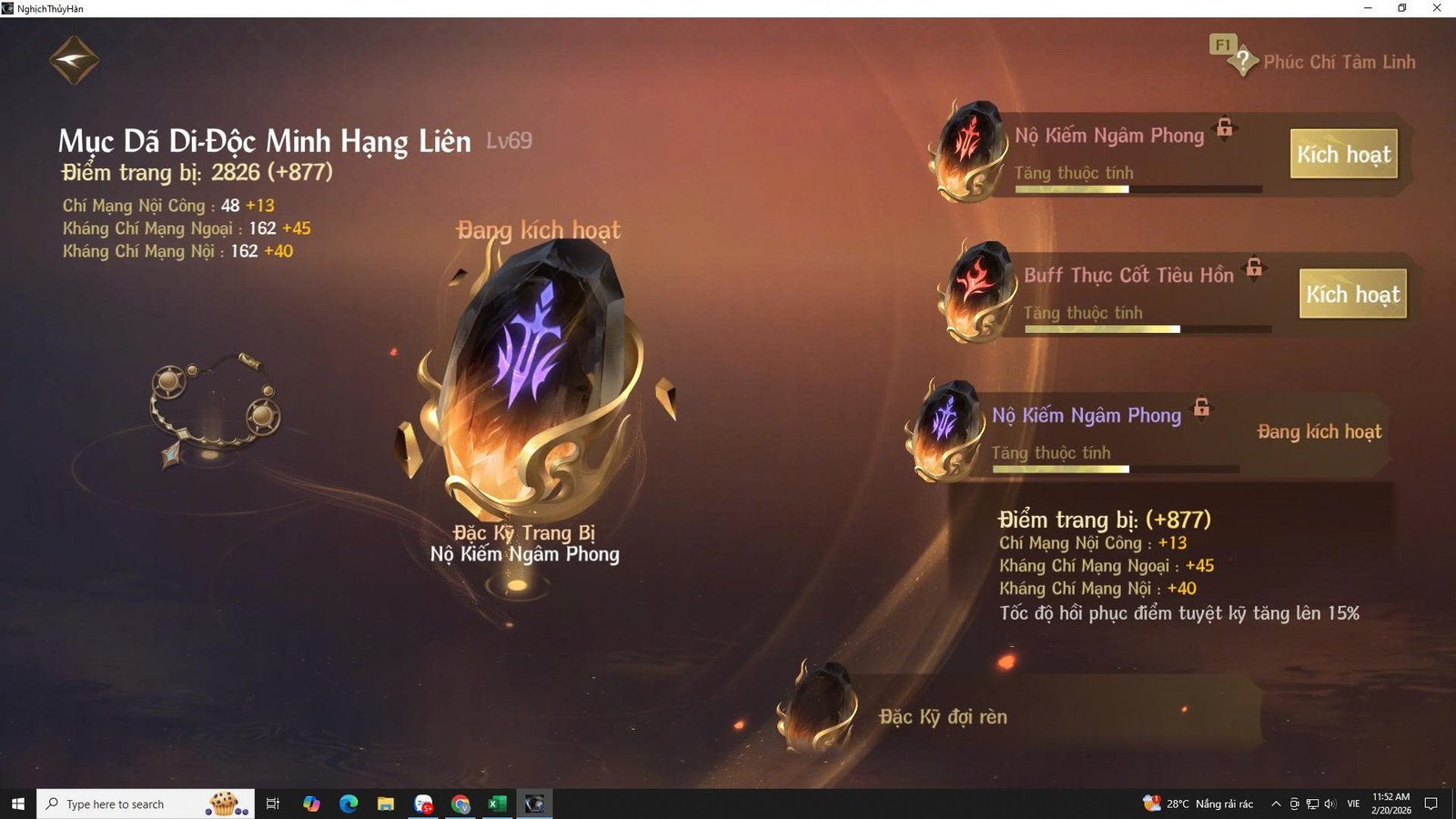The width and height of the screenshot is (1456, 819).
Task: Click the Đang kích hoạt status on the third skill
Action: pyautogui.click(x=1320, y=432)
